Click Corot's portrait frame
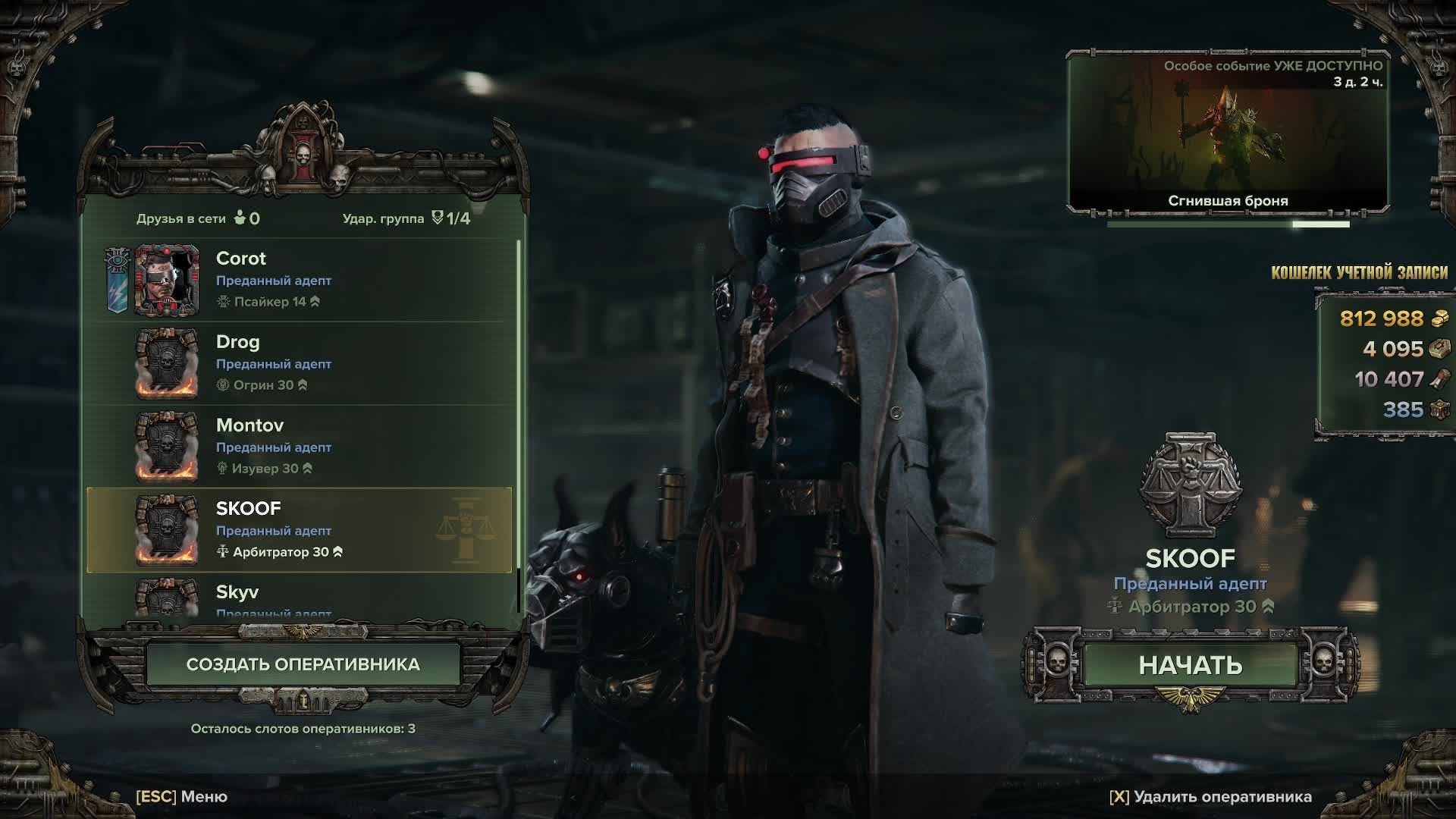The image size is (1456, 819). pos(167,280)
